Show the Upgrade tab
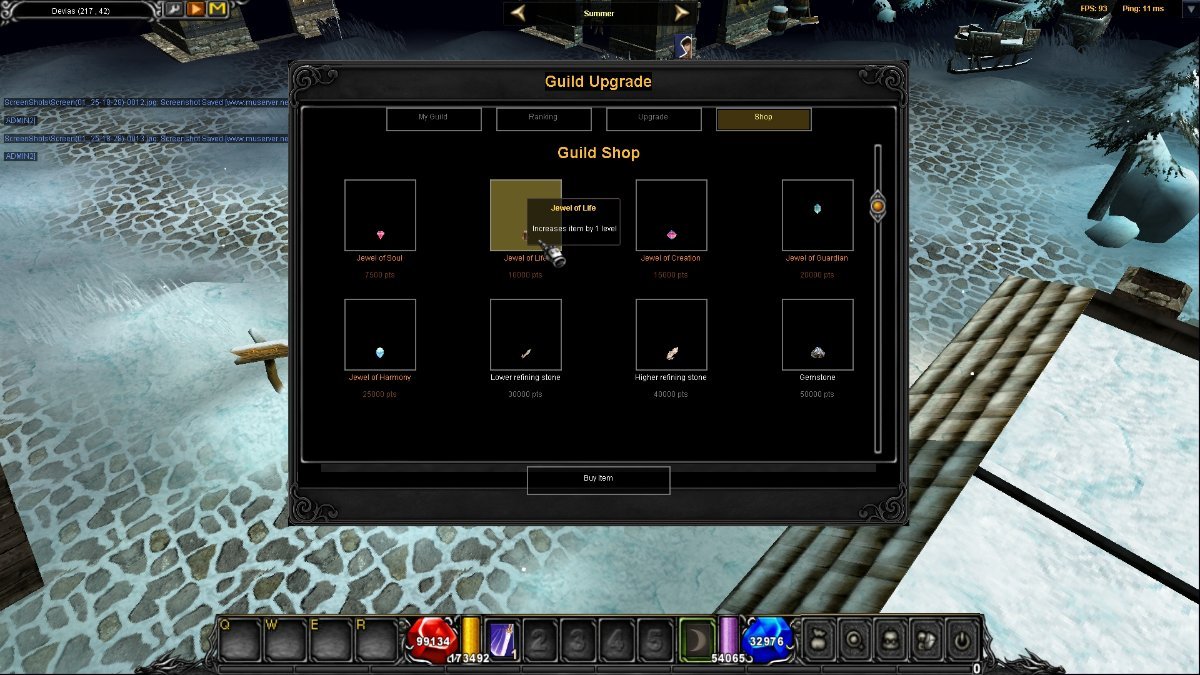Viewport: 1200px width, 675px height. click(653, 119)
